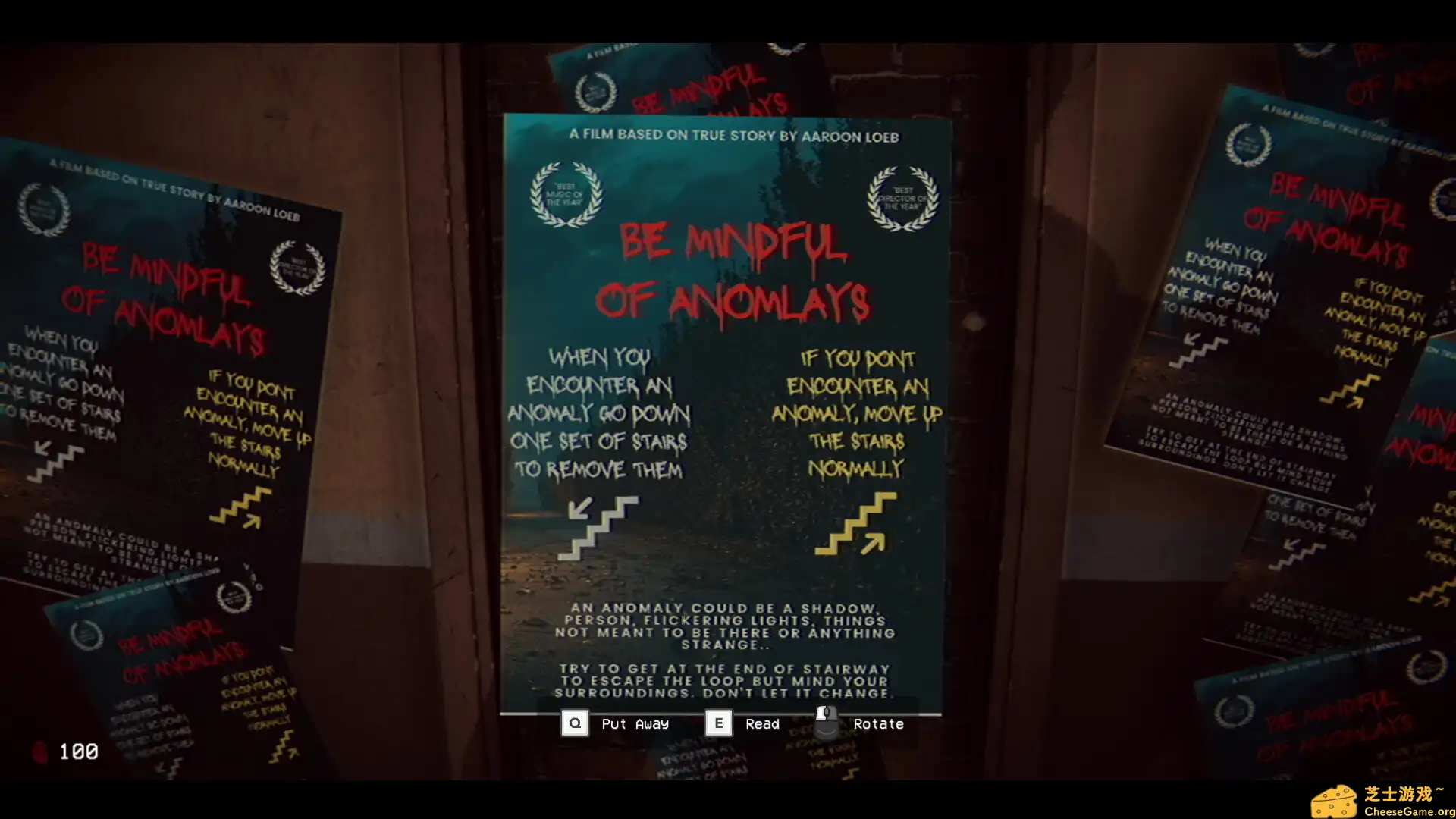Image resolution: width=1456 pixels, height=819 pixels.
Task: Click the E key icon for Read
Action: pos(717,723)
